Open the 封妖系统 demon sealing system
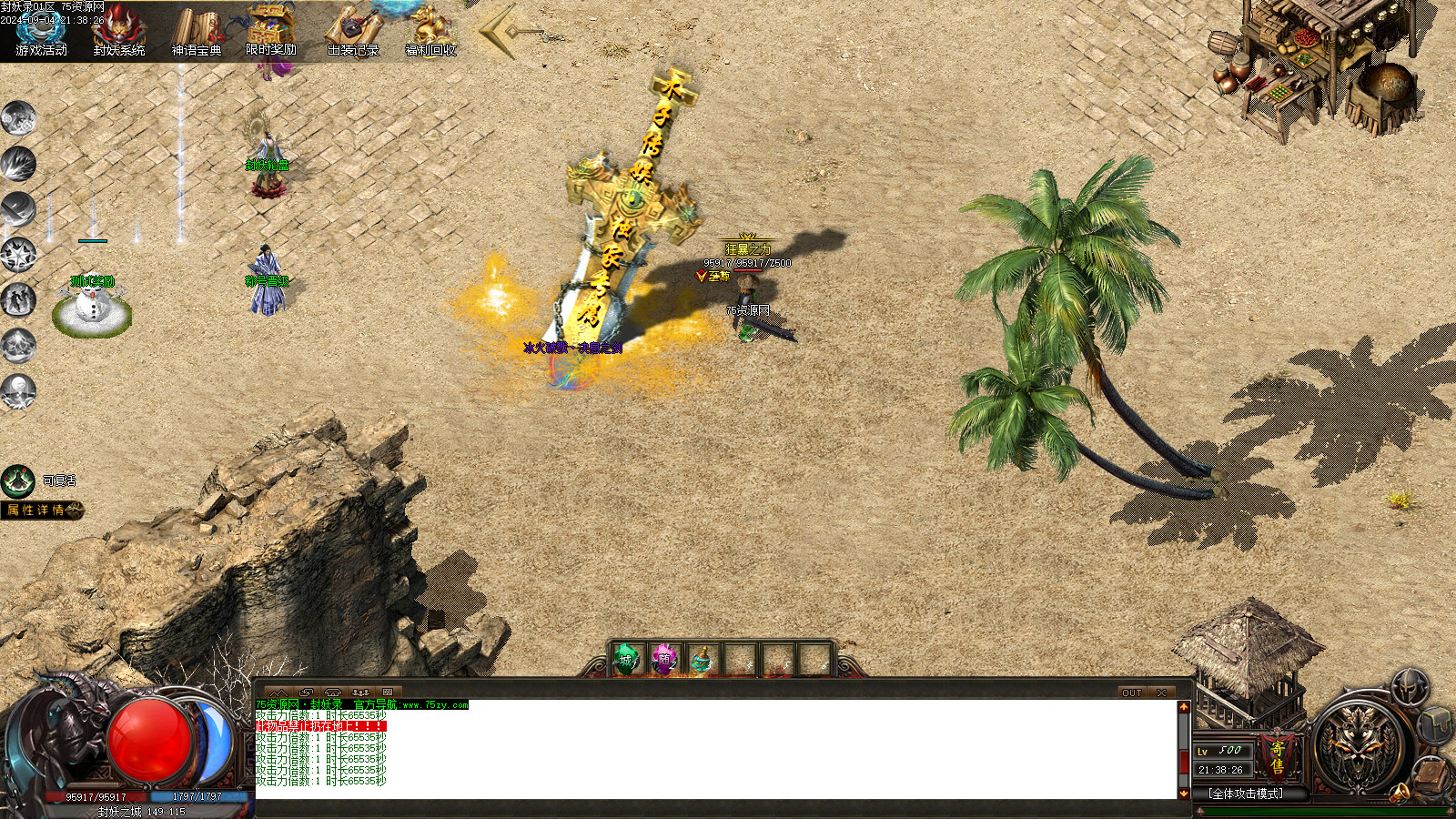The width and height of the screenshot is (1456, 819). tap(119, 30)
